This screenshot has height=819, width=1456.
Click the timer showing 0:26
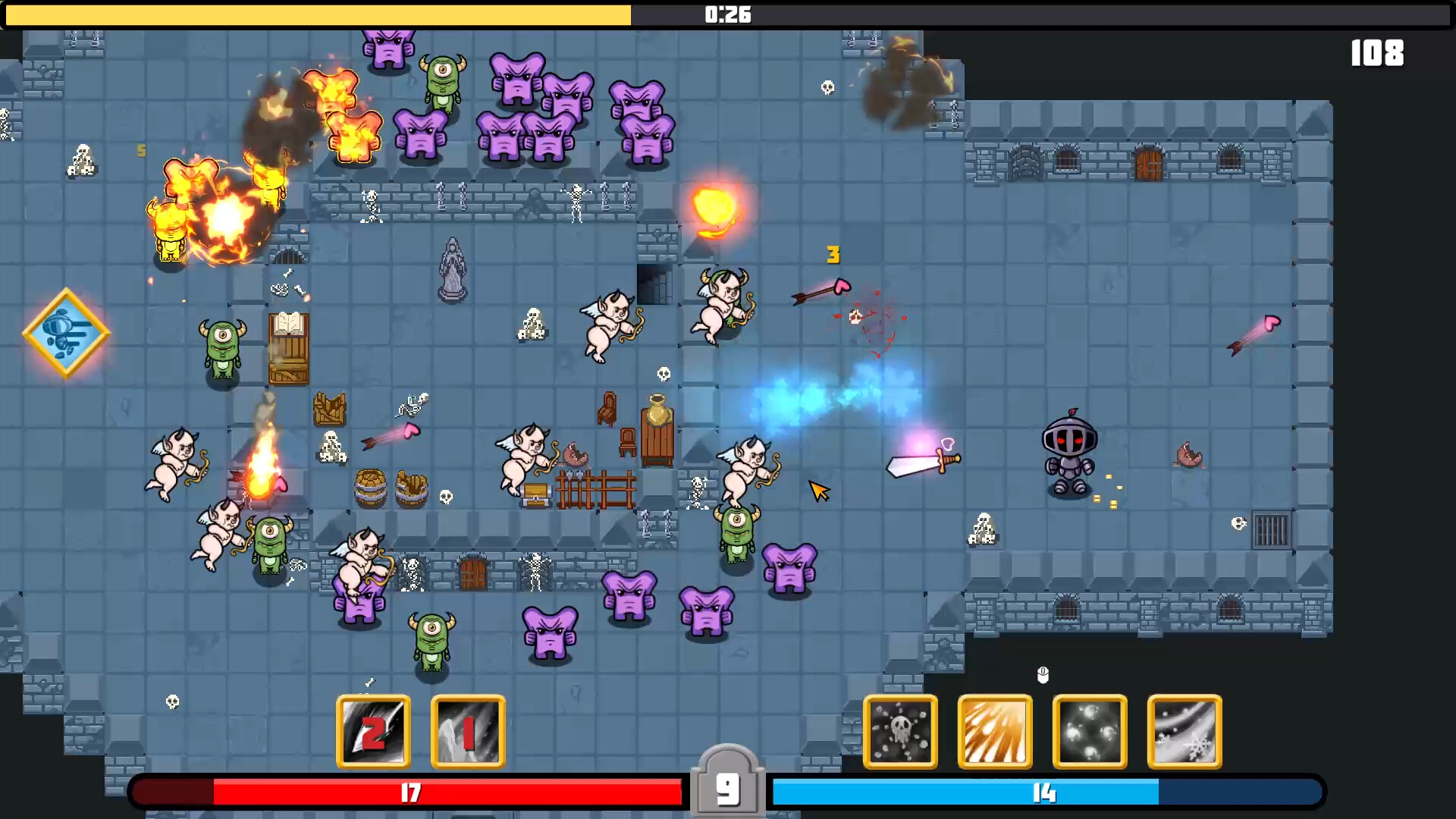point(726,14)
